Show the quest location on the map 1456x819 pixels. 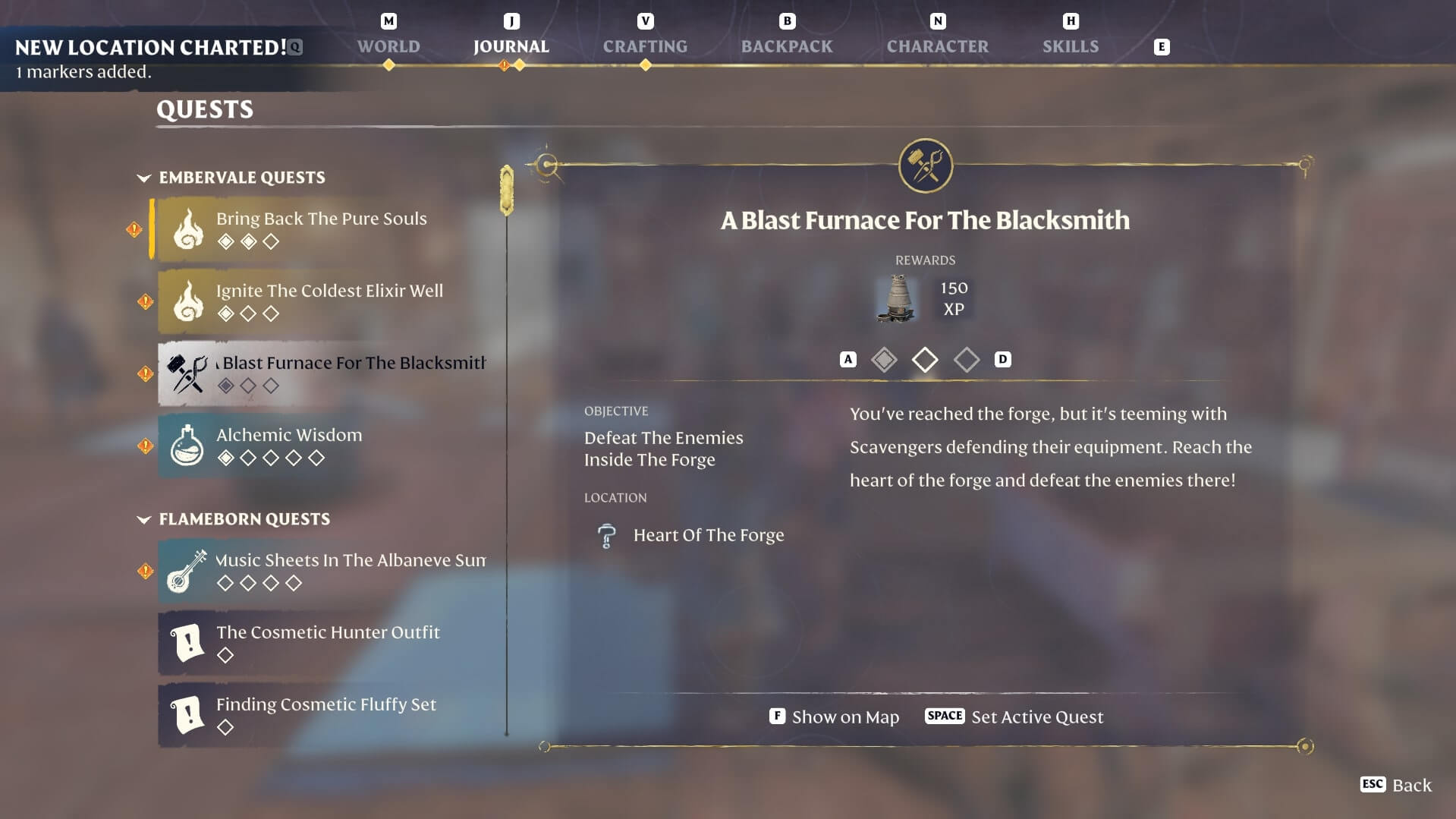[835, 717]
